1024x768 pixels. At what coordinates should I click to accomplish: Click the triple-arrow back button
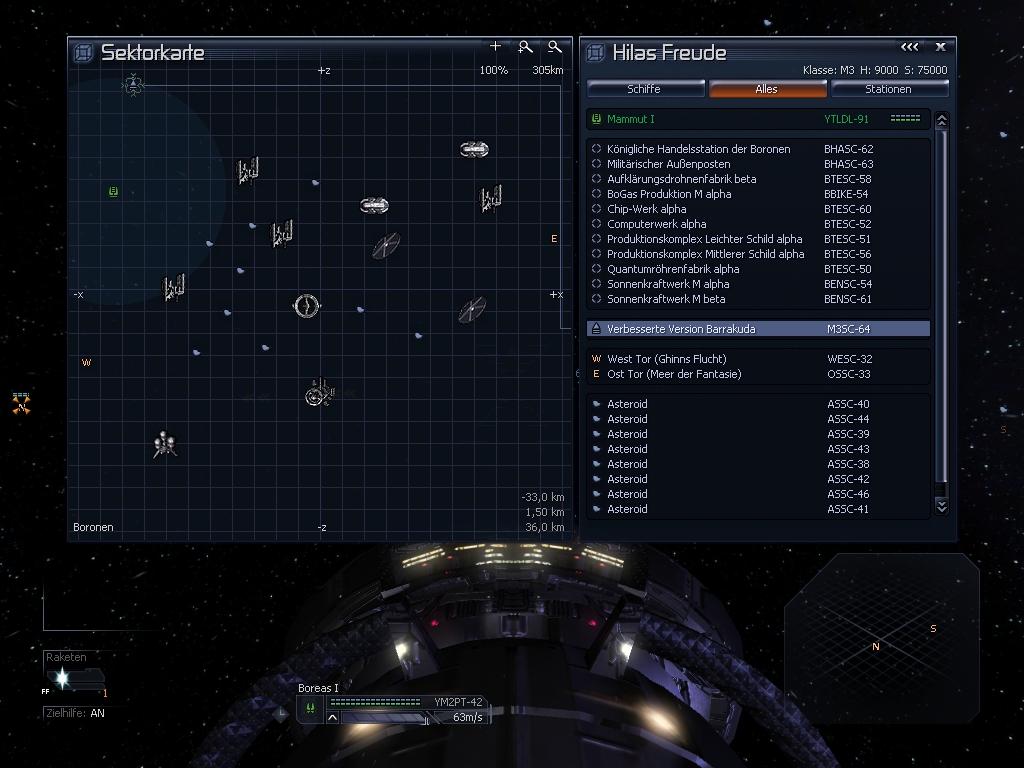[x=909, y=47]
